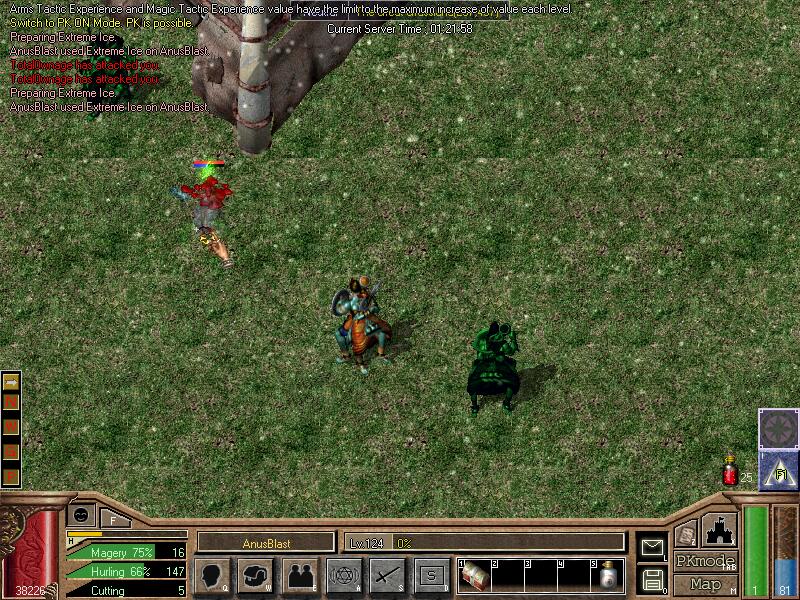Screen dimensions: 800x600
Task: Open the mail envelope icon
Action: click(x=652, y=547)
